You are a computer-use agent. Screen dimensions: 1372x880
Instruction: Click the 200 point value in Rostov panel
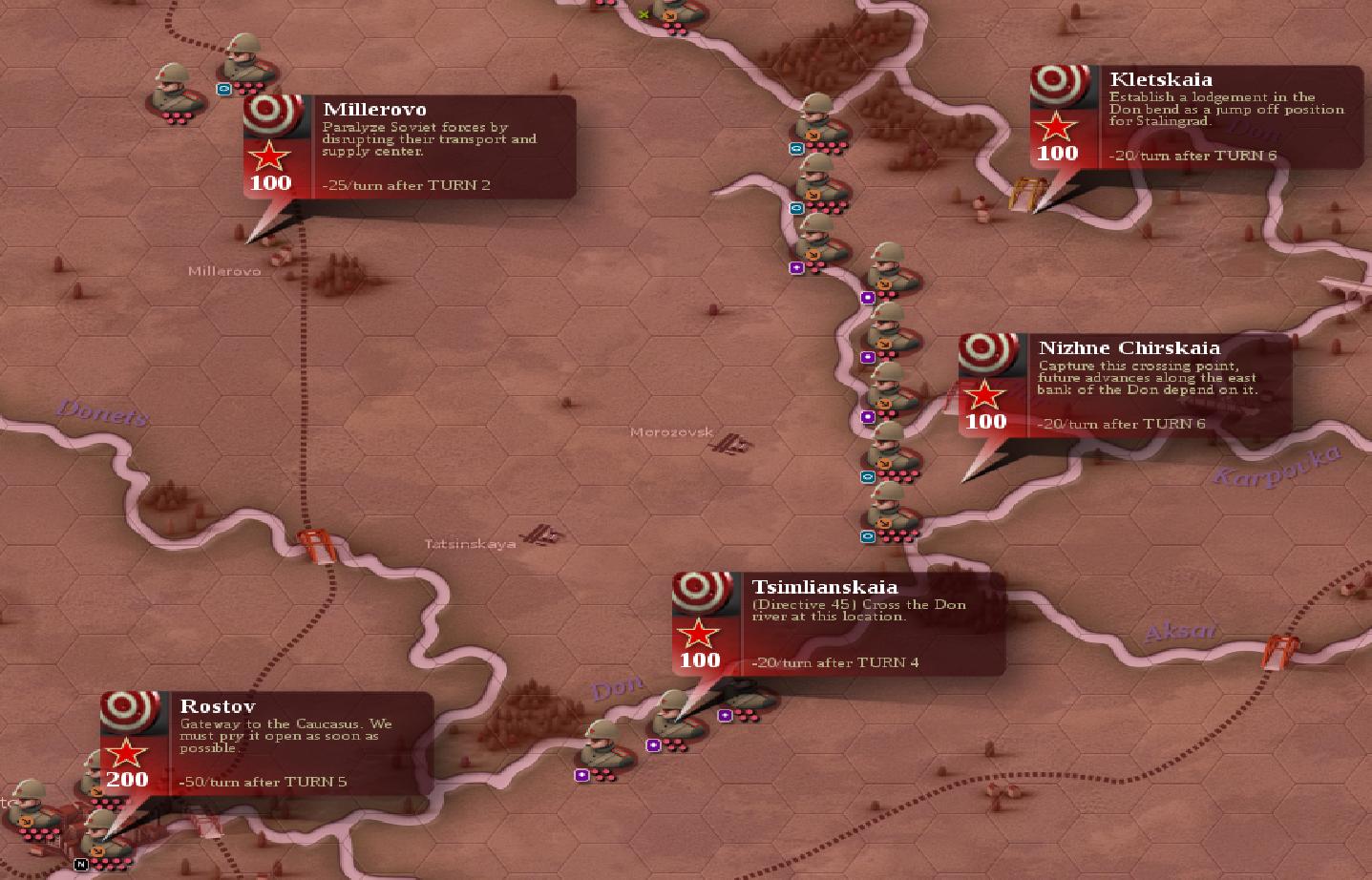[127, 780]
